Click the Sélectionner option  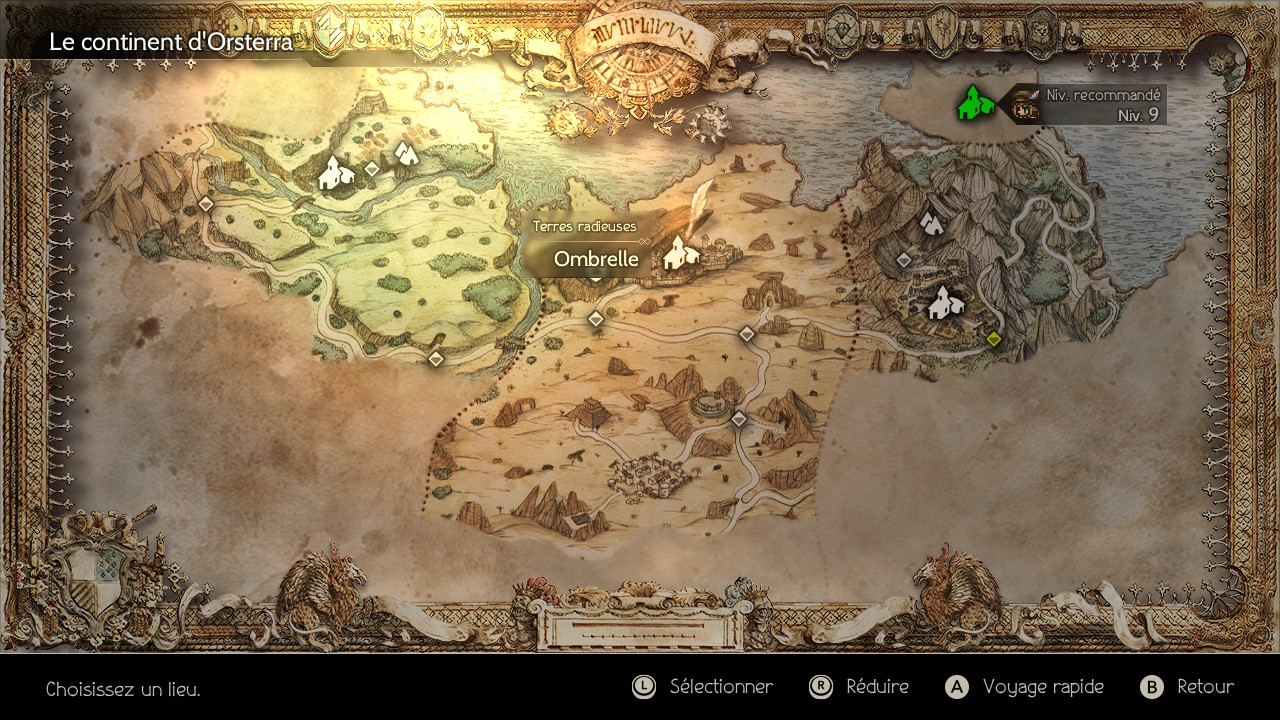click(703, 687)
